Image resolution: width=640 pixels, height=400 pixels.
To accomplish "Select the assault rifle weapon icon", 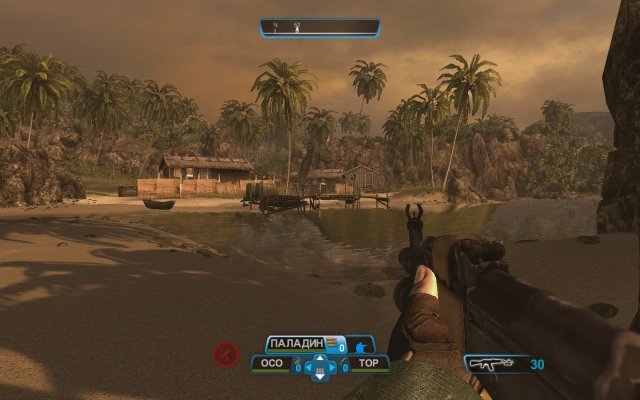I will [494, 365].
